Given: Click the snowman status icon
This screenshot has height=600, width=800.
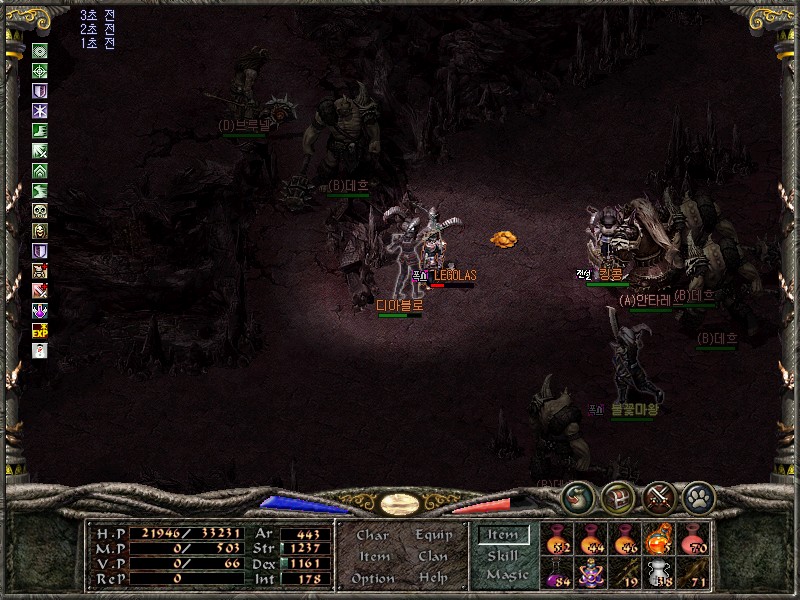Looking at the screenshot, I should [x=40, y=349].
